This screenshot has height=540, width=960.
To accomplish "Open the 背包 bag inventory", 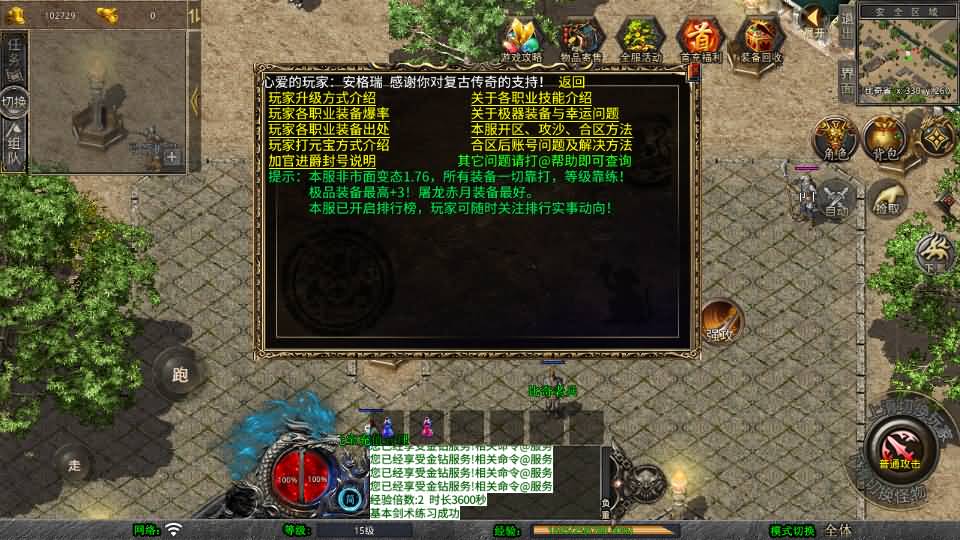I will 884,138.
